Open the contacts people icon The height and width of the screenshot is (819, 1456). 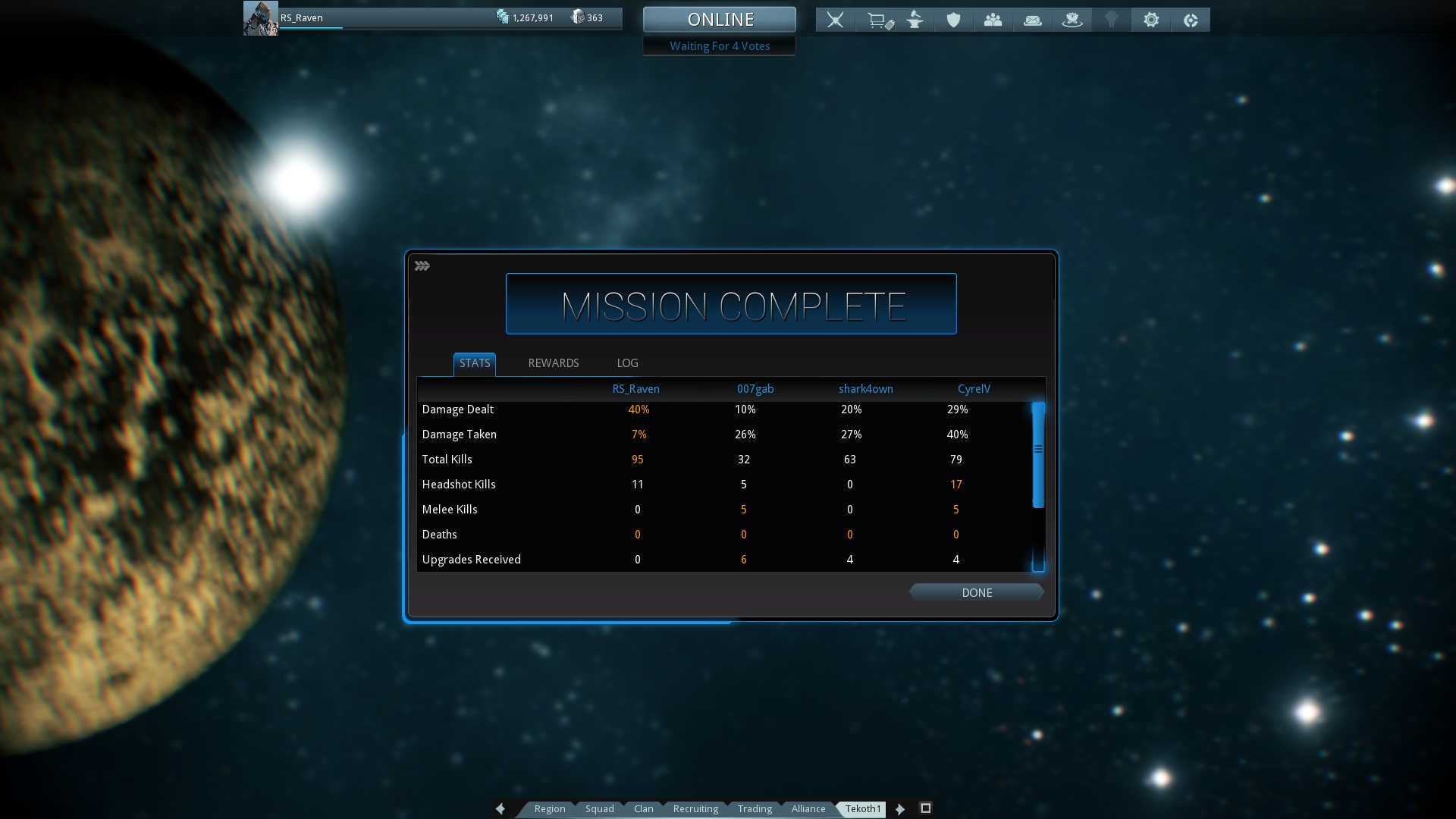tap(993, 20)
